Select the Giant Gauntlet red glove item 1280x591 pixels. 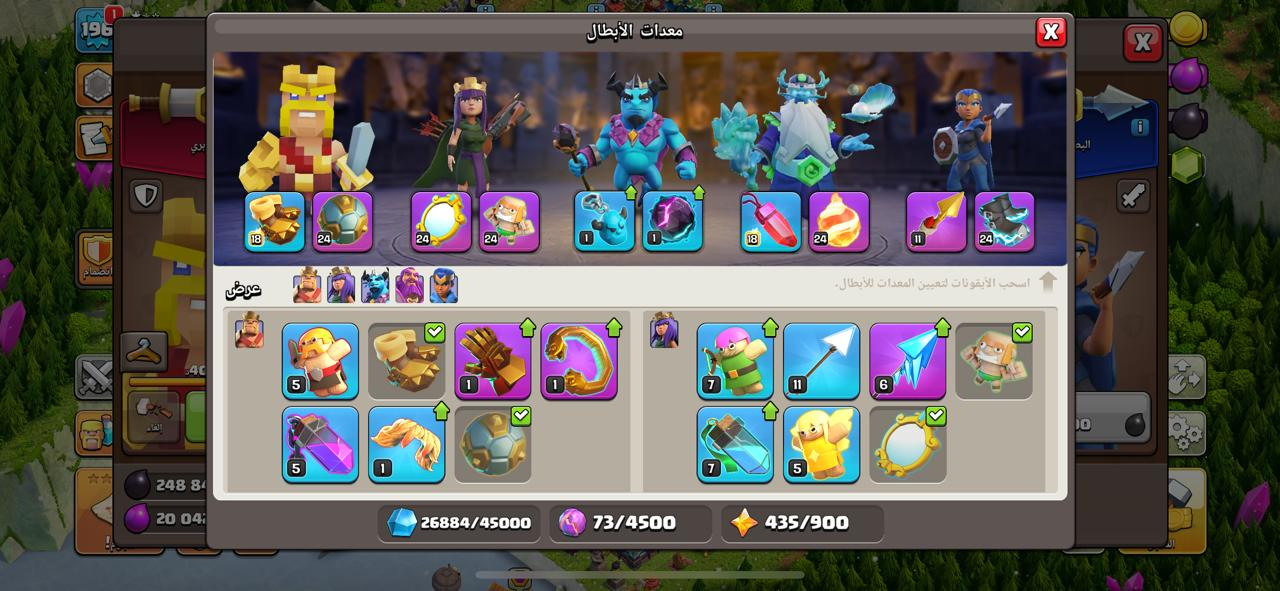pos(493,361)
